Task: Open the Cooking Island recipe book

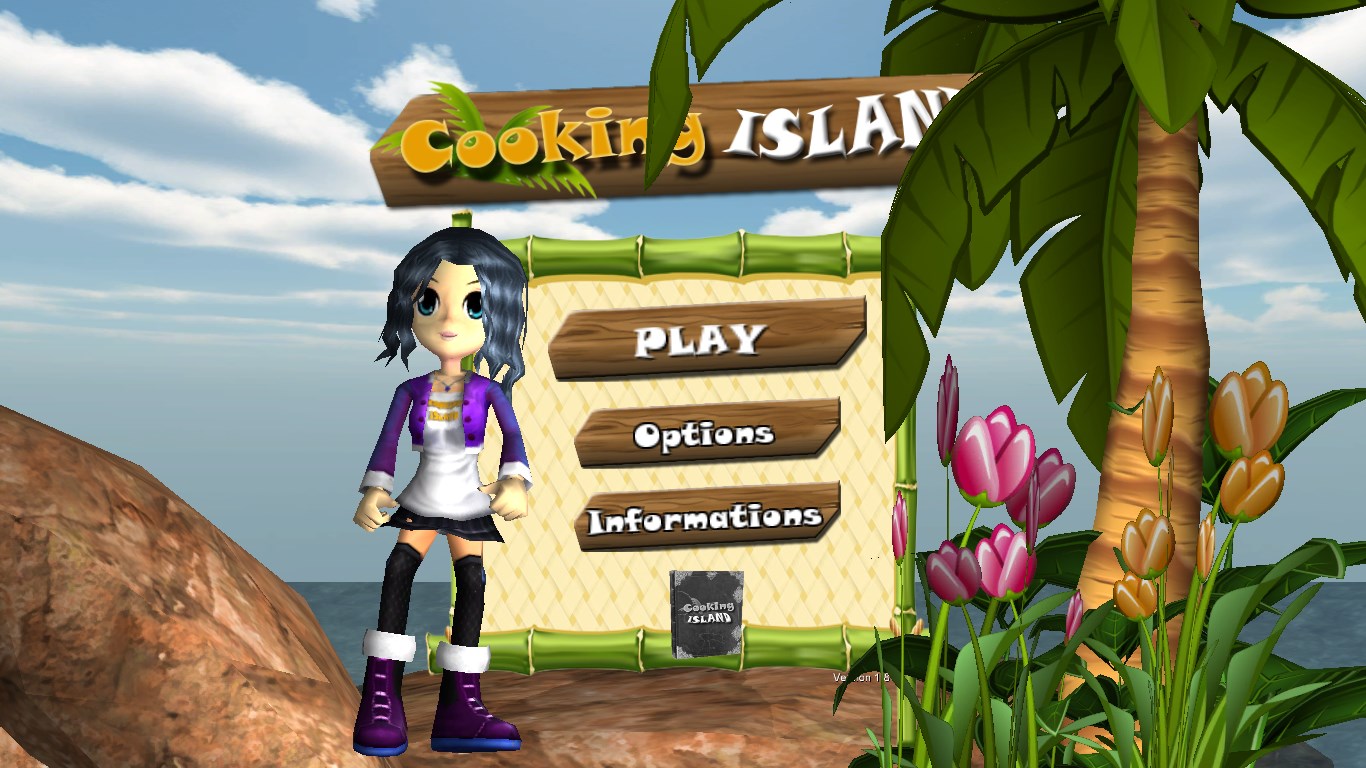Action: coord(706,614)
